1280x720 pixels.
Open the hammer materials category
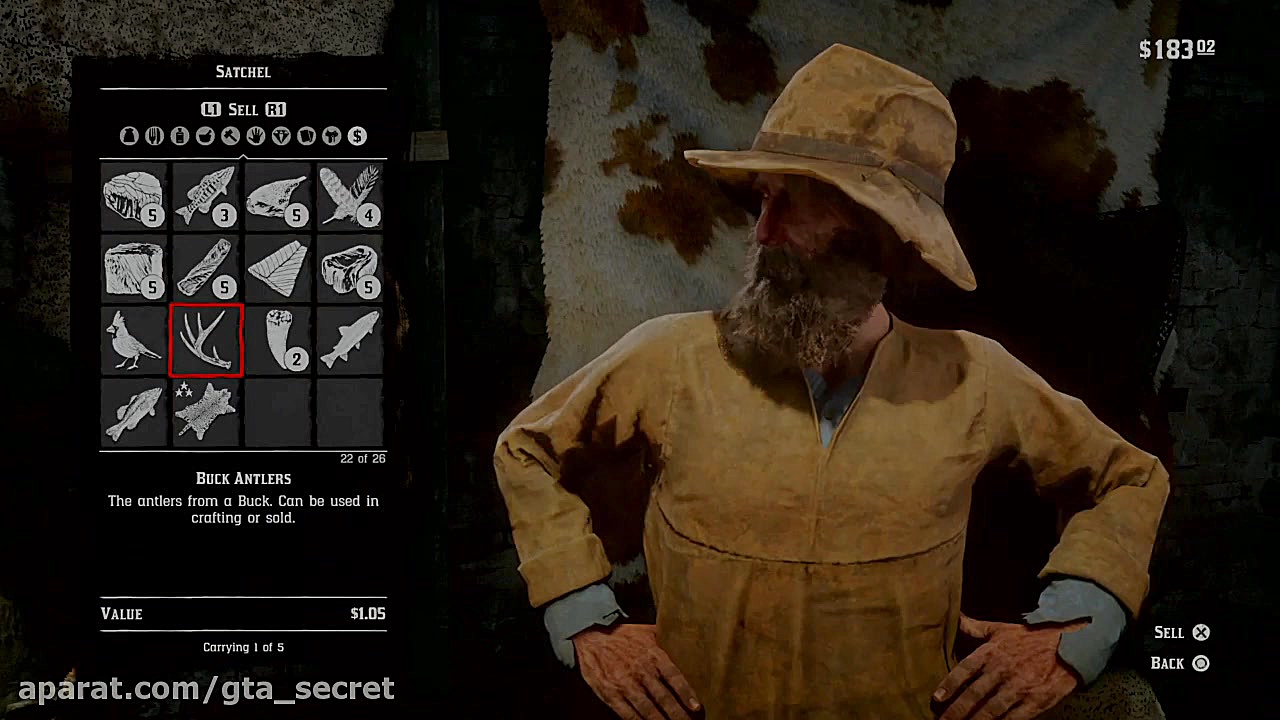point(230,136)
